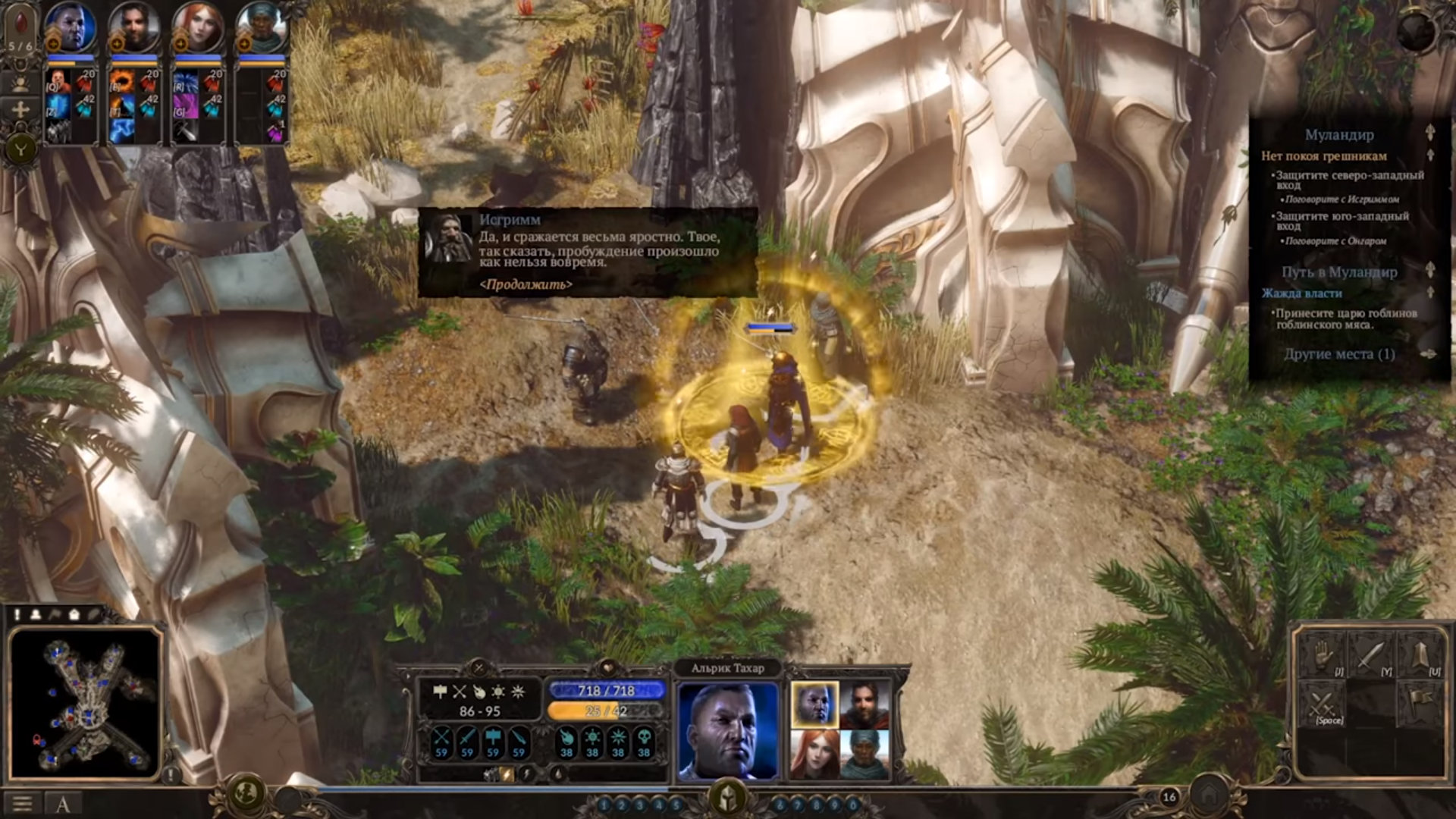Click the flag command button

[1420, 703]
